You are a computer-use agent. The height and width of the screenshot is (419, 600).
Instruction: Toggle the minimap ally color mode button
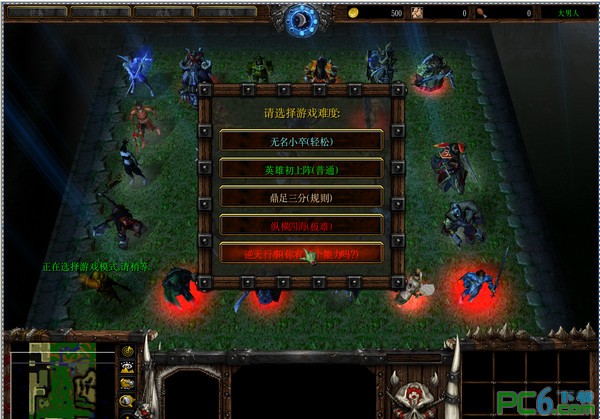tap(127, 383)
